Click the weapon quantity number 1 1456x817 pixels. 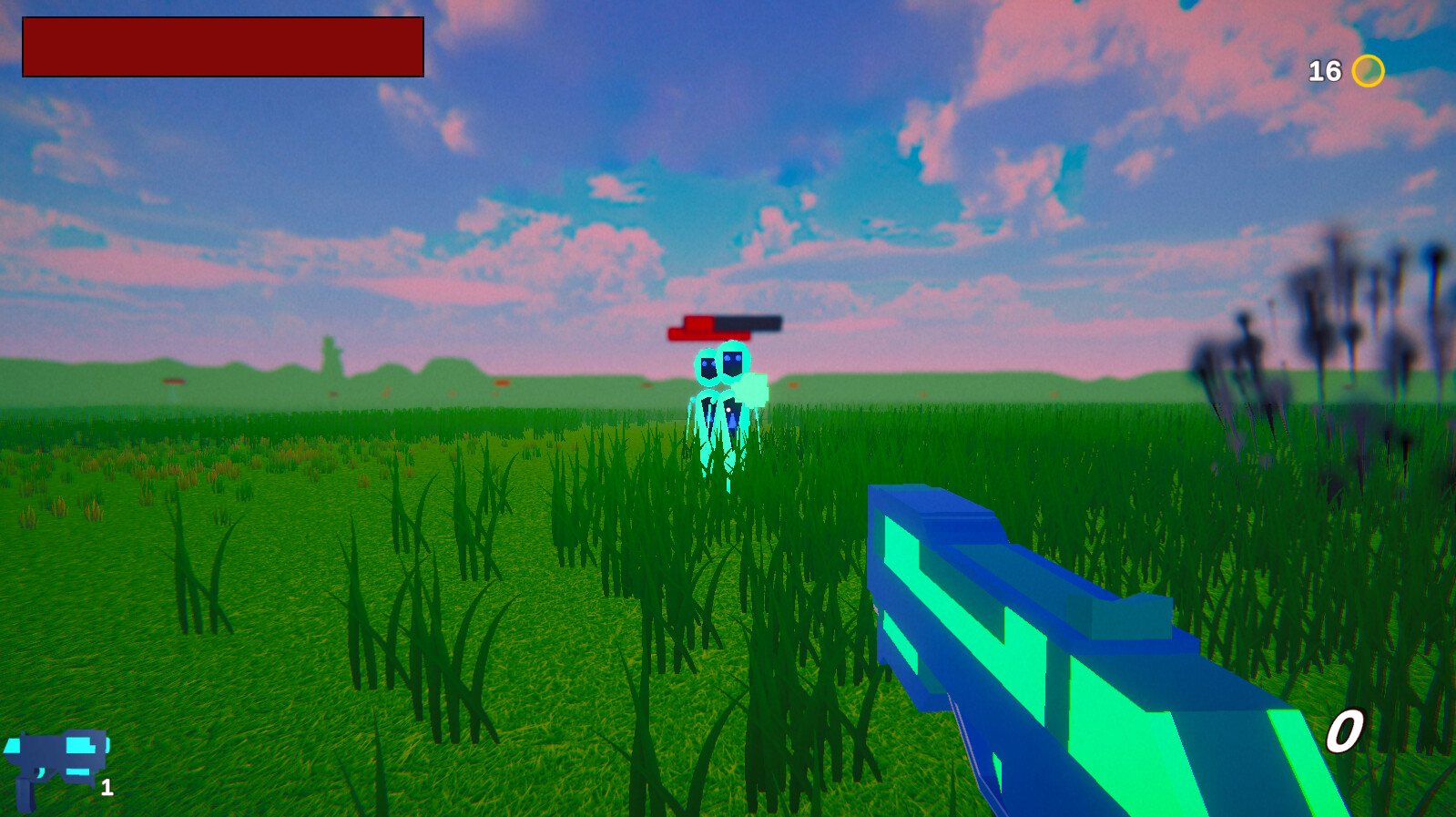click(x=107, y=789)
